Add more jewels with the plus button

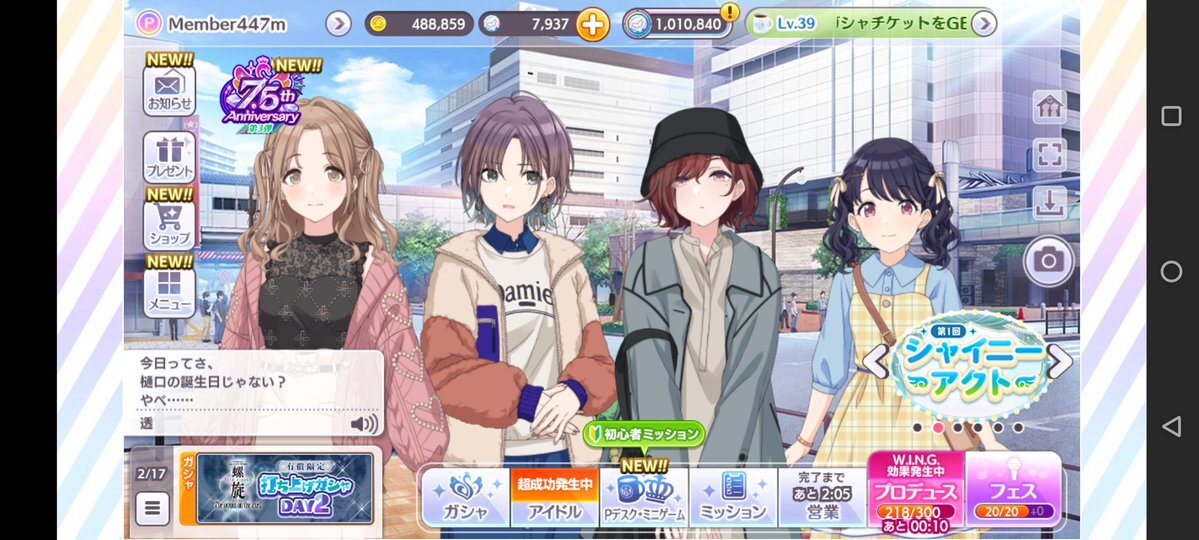(x=592, y=24)
